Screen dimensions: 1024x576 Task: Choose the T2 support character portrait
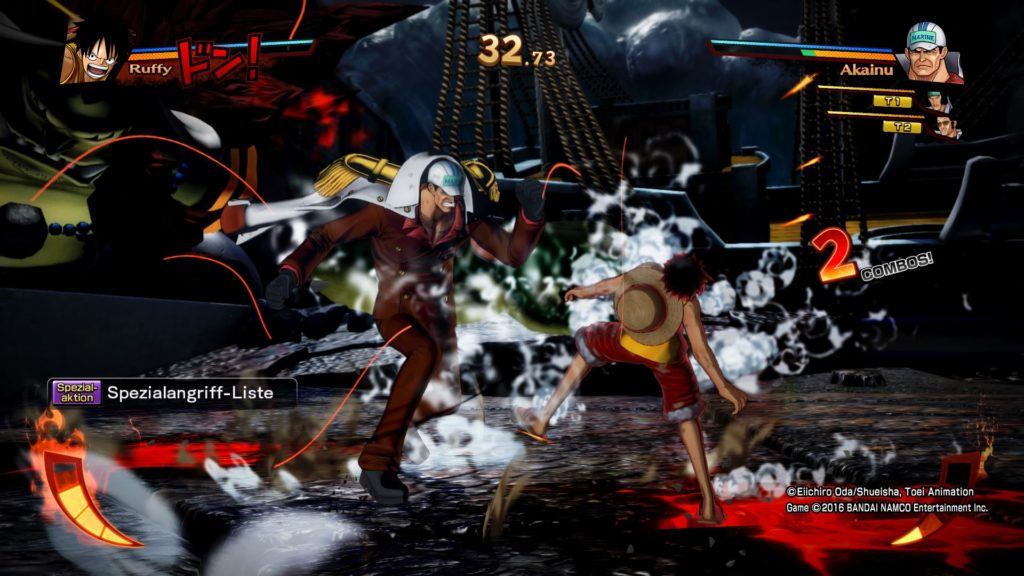click(x=945, y=127)
